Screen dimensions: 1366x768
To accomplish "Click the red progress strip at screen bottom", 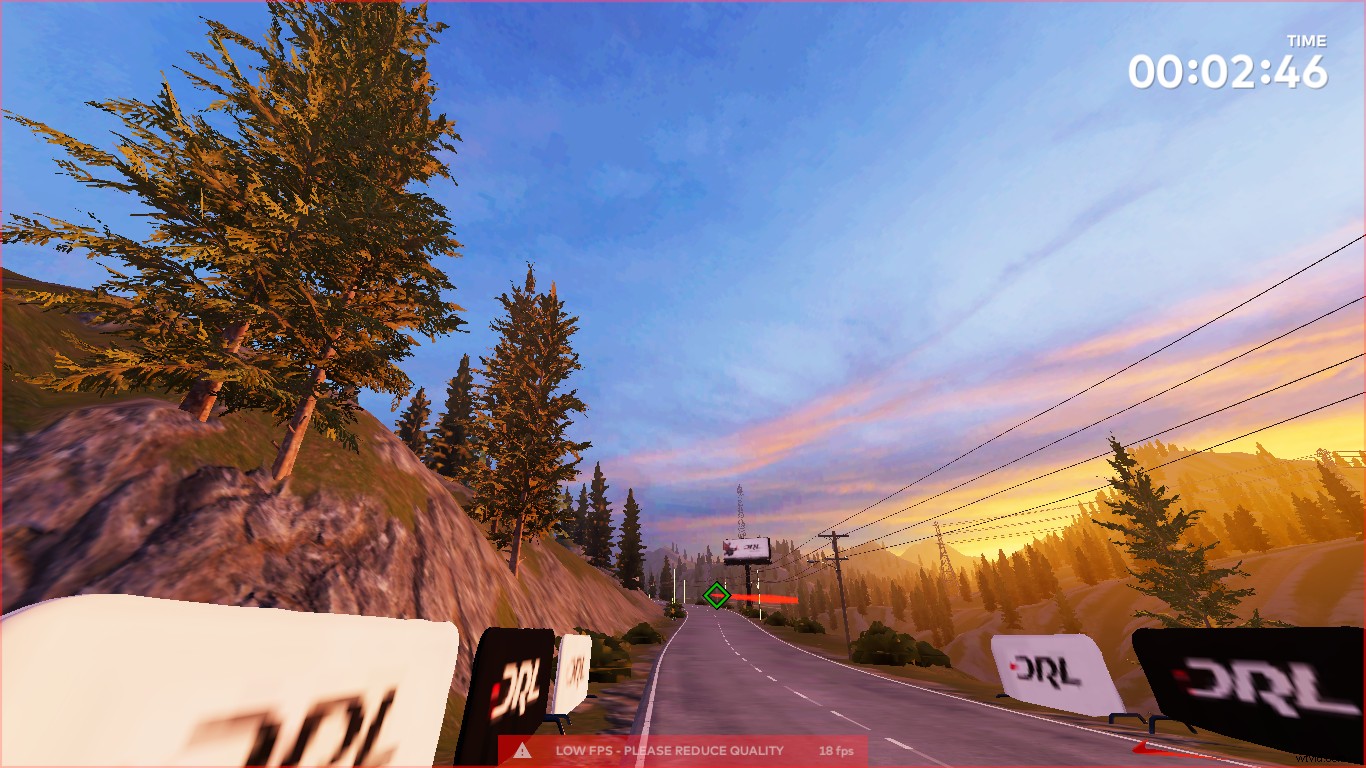I will tap(683, 766).
